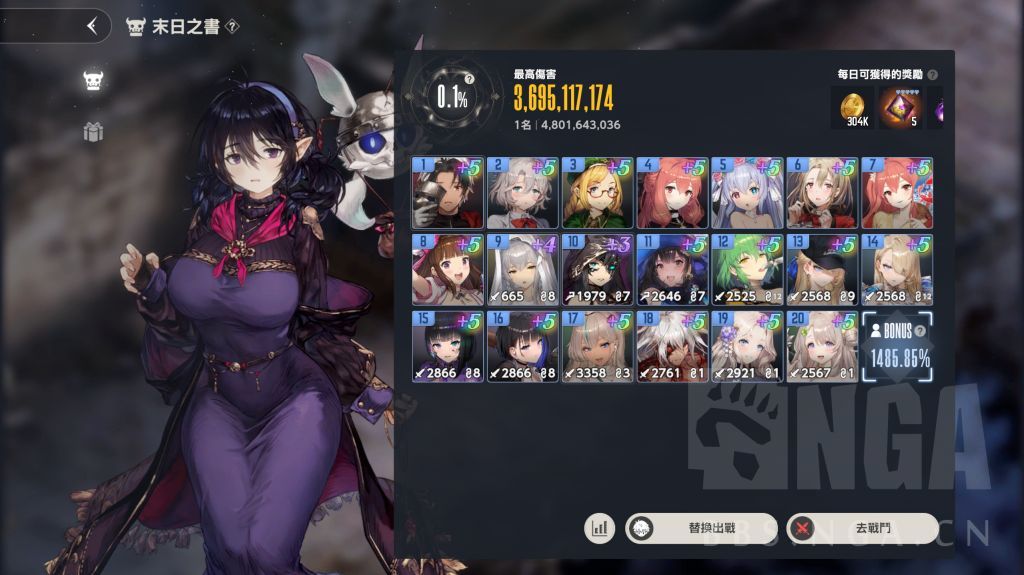Select character slot 1 with masked man
Viewport: 1024px width, 575px height.
click(x=447, y=192)
